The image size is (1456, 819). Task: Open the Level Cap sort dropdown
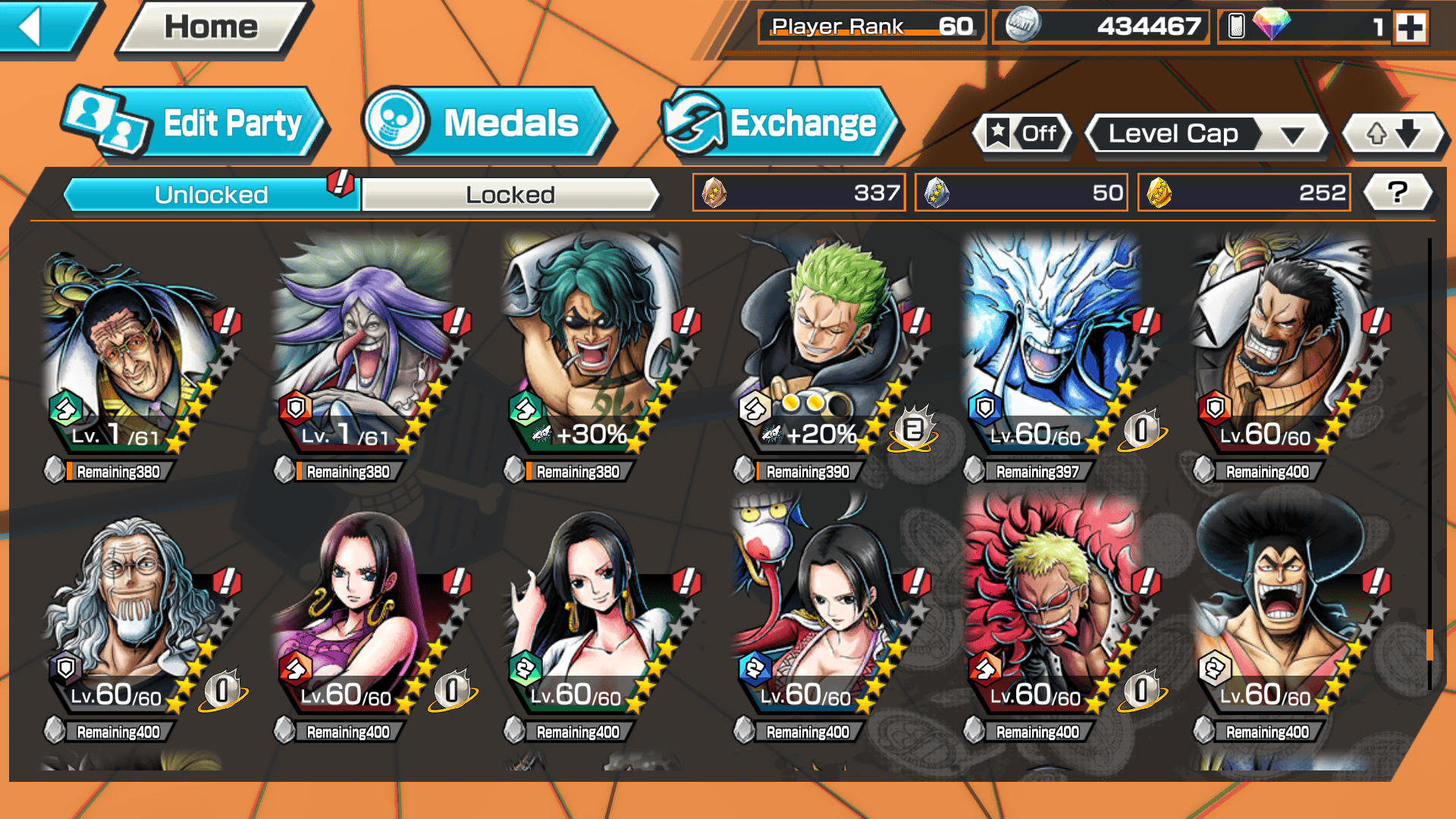1207,134
